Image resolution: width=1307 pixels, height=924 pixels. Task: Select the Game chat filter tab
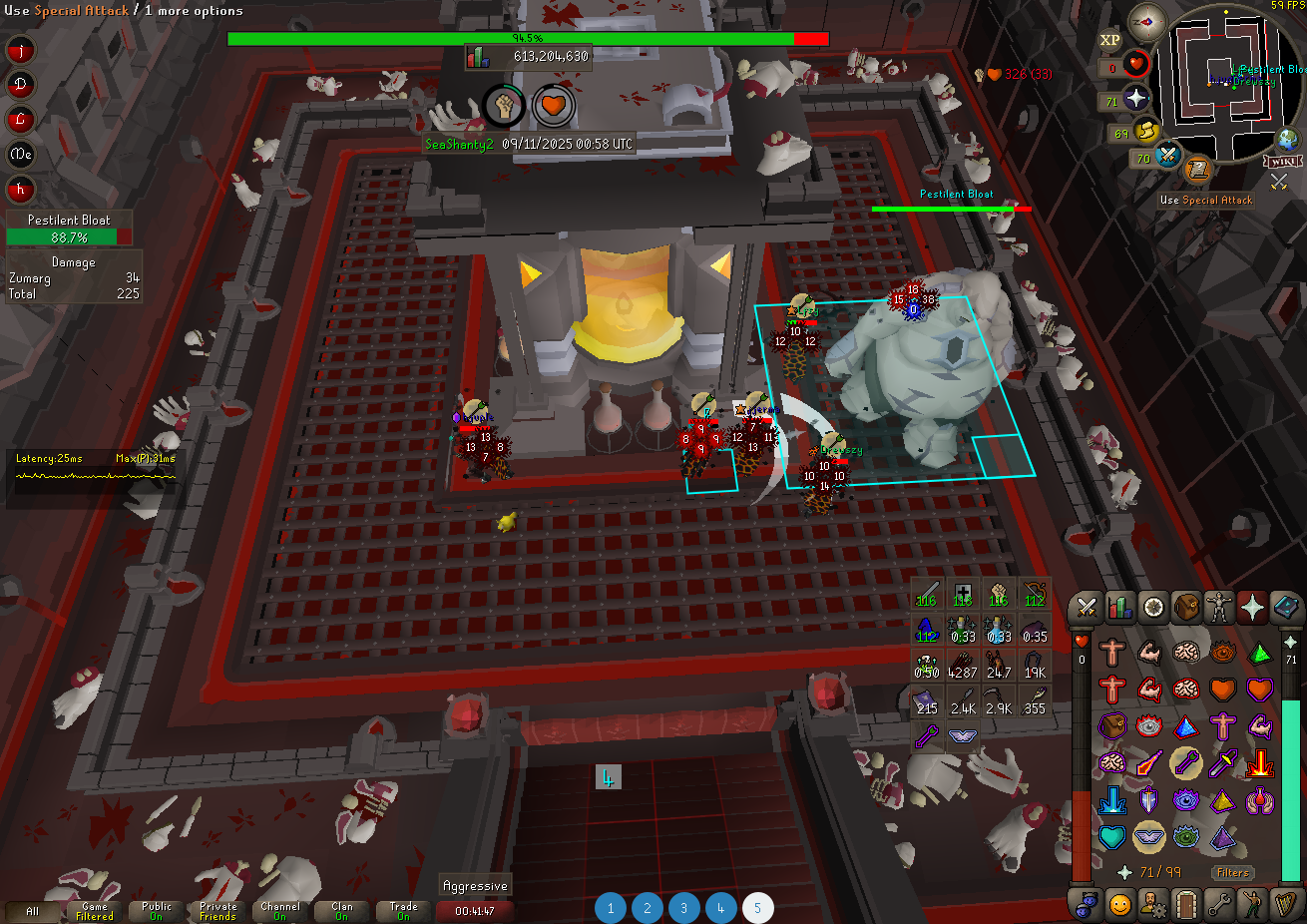pyautogui.click(x=95, y=911)
